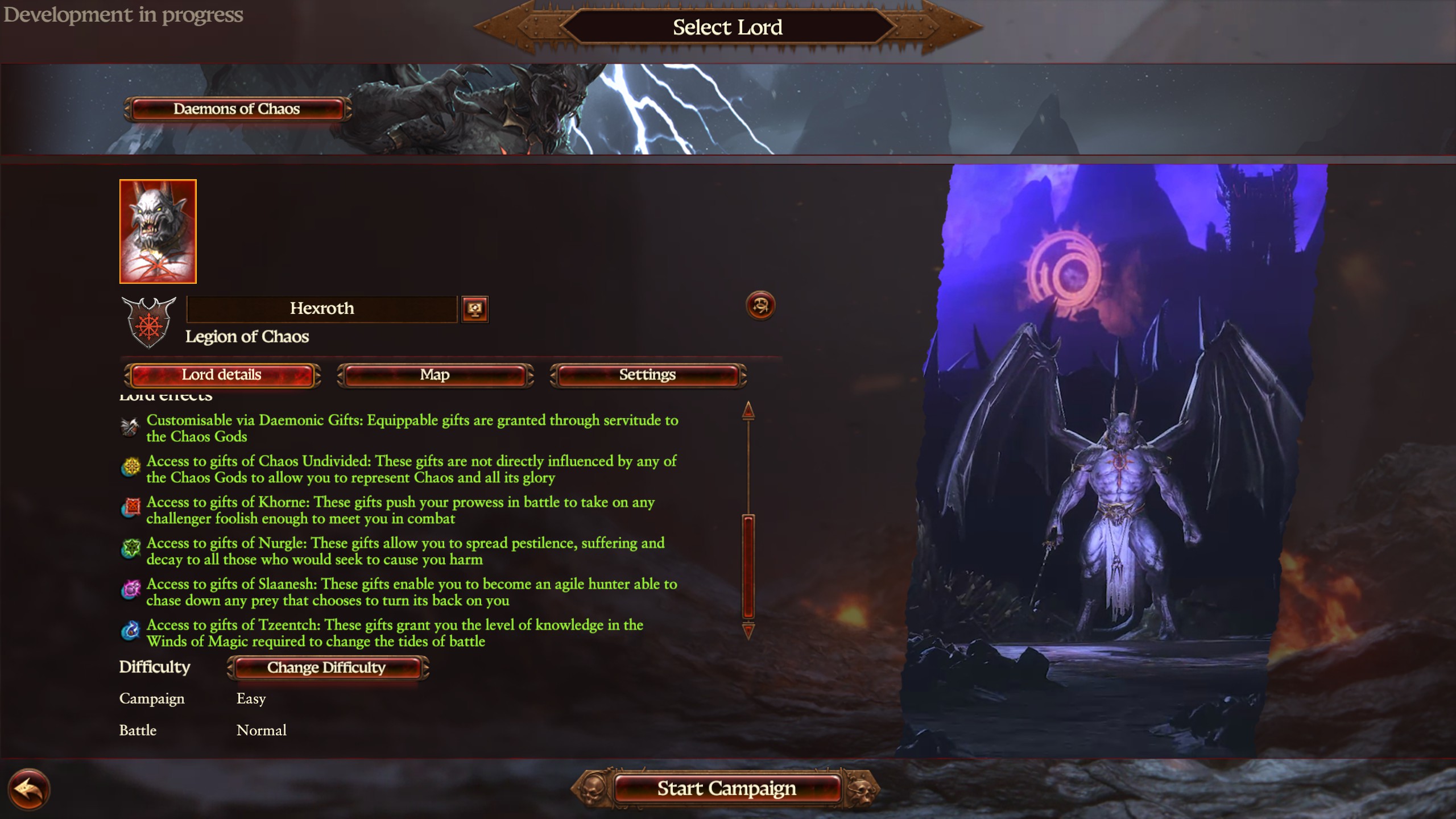This screenshot has height=819, width=1456.
Task: Select the Hexroth lord portrait
Action: coord(158,231)
